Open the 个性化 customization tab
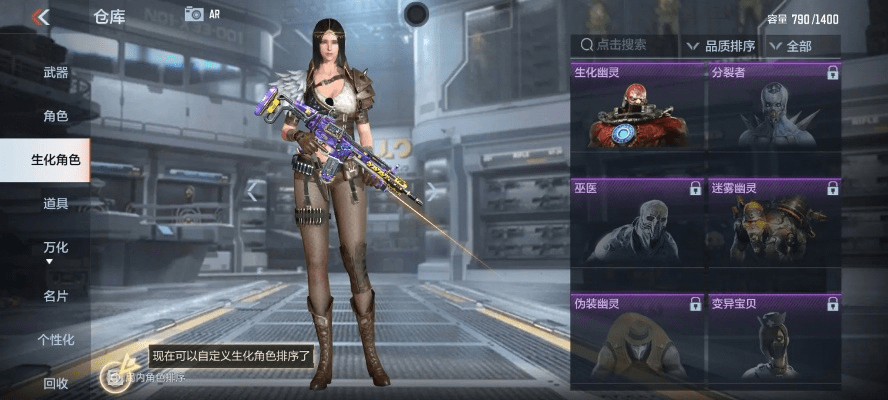This screenshot has width=888, height=400. (x=56, y=339)
